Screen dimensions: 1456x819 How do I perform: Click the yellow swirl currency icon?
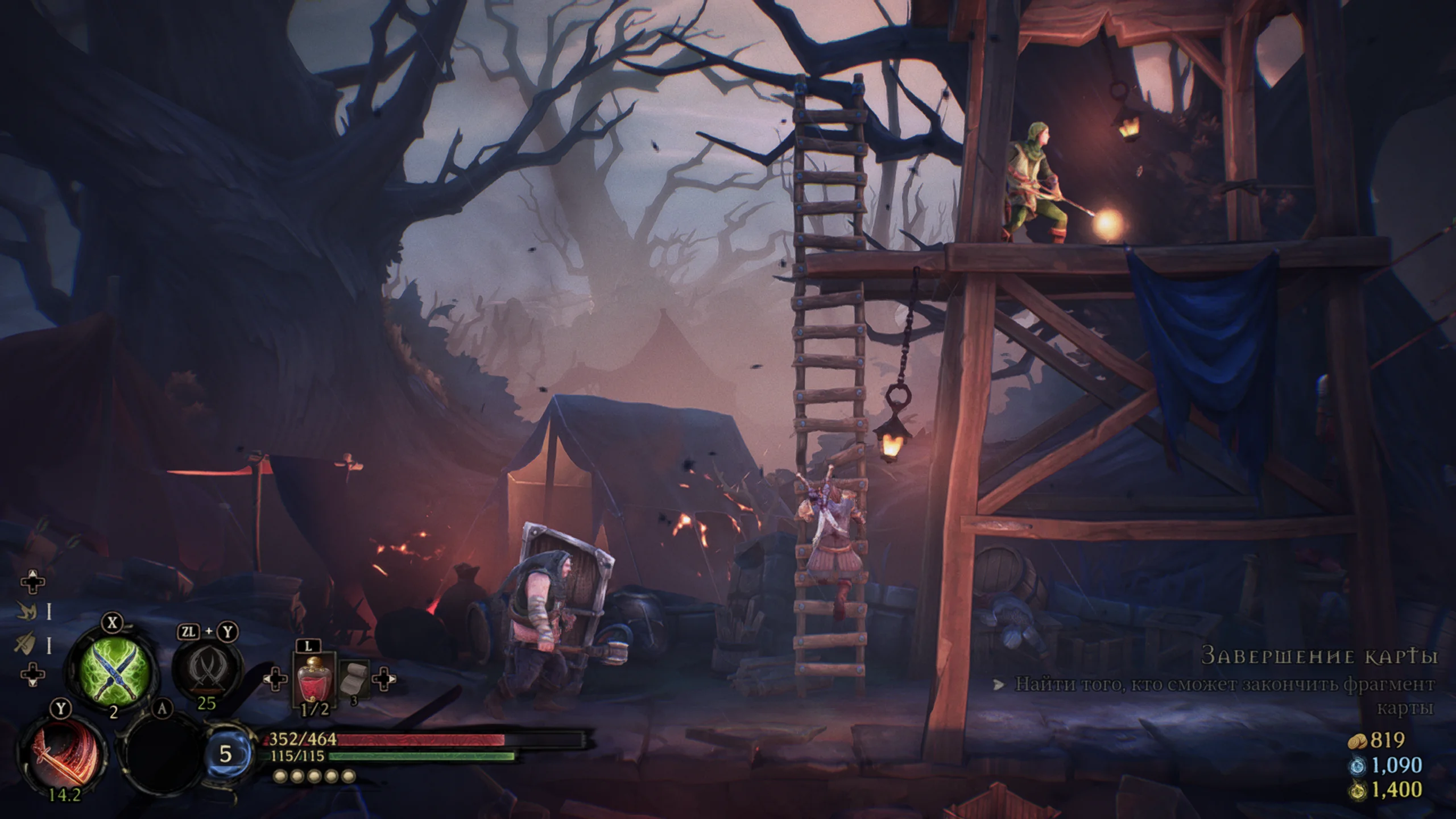tap(1356, 791)
